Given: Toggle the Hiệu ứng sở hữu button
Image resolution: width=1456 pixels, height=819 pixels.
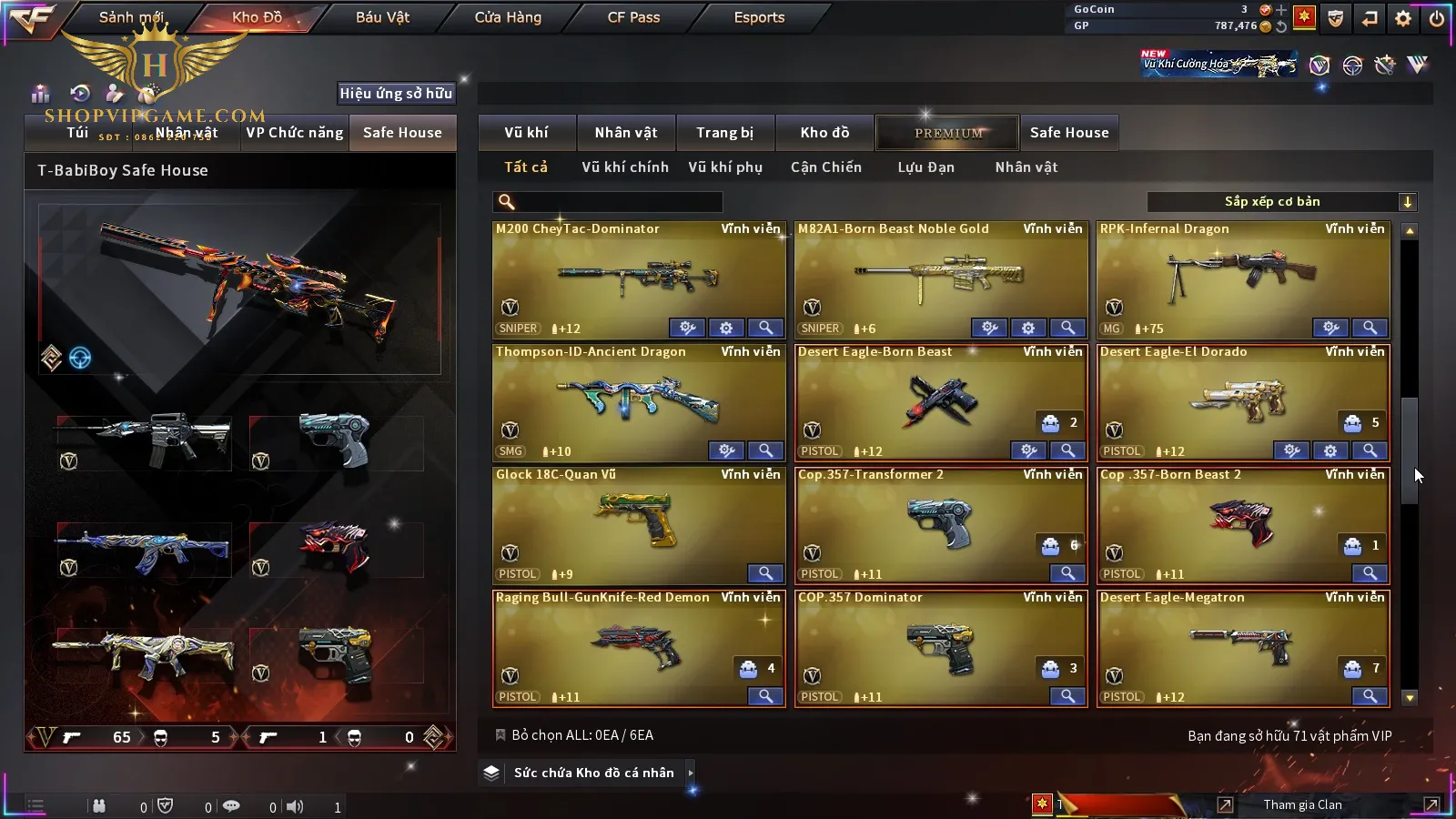Looking at the screenshot, I should 396,93.
